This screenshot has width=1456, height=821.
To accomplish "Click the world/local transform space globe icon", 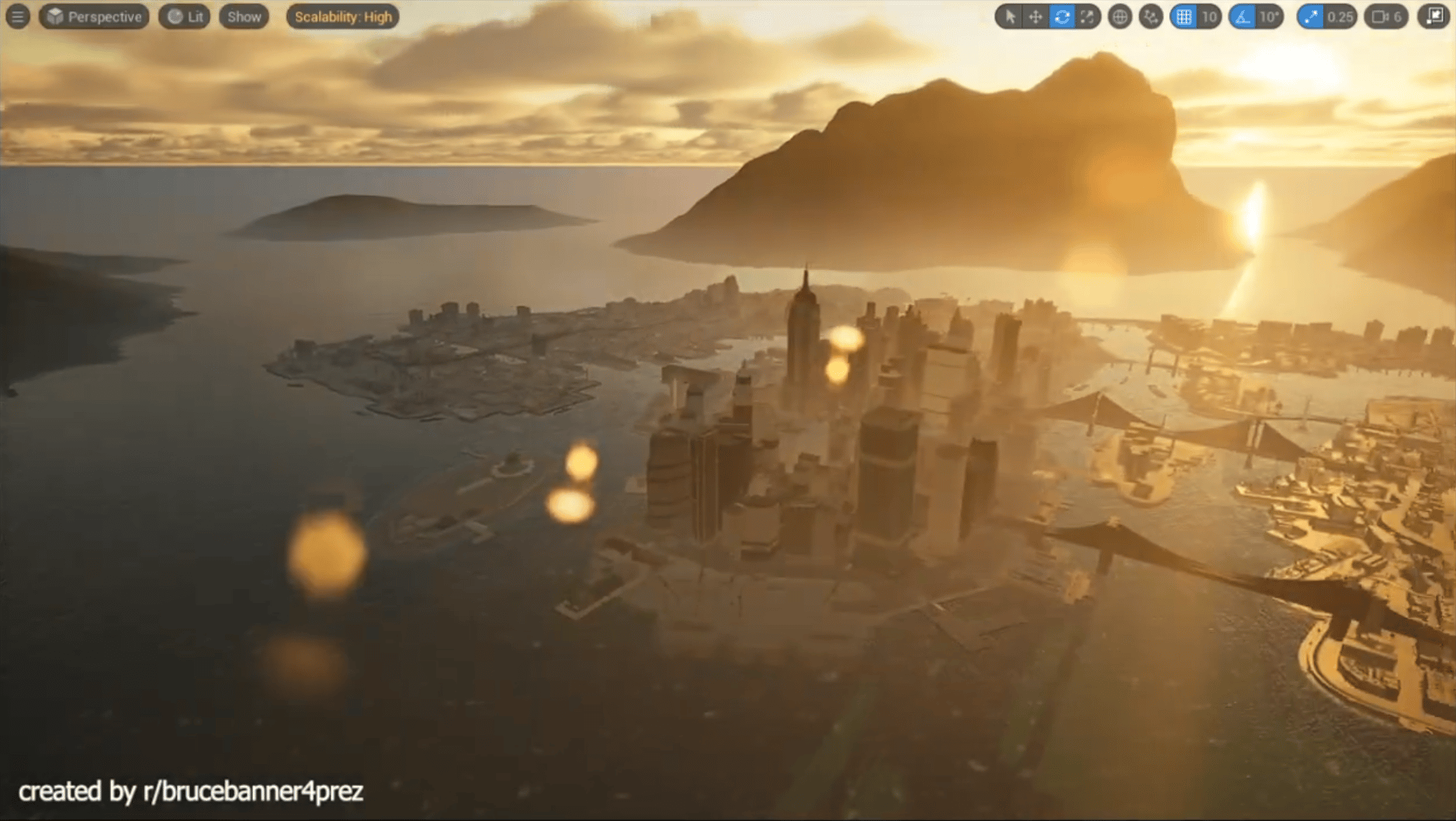I will point(1121,16).
